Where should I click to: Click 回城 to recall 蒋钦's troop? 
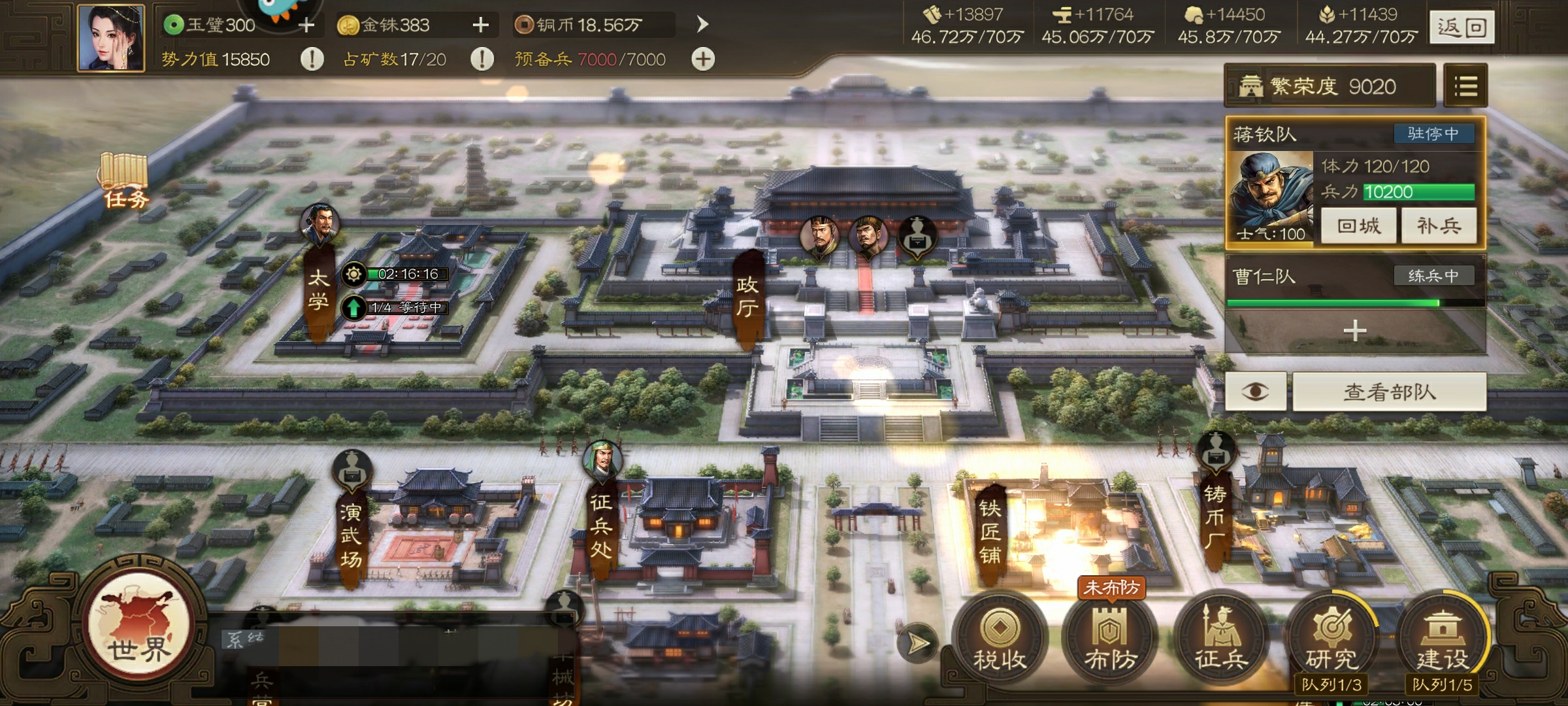[1358, 226]
